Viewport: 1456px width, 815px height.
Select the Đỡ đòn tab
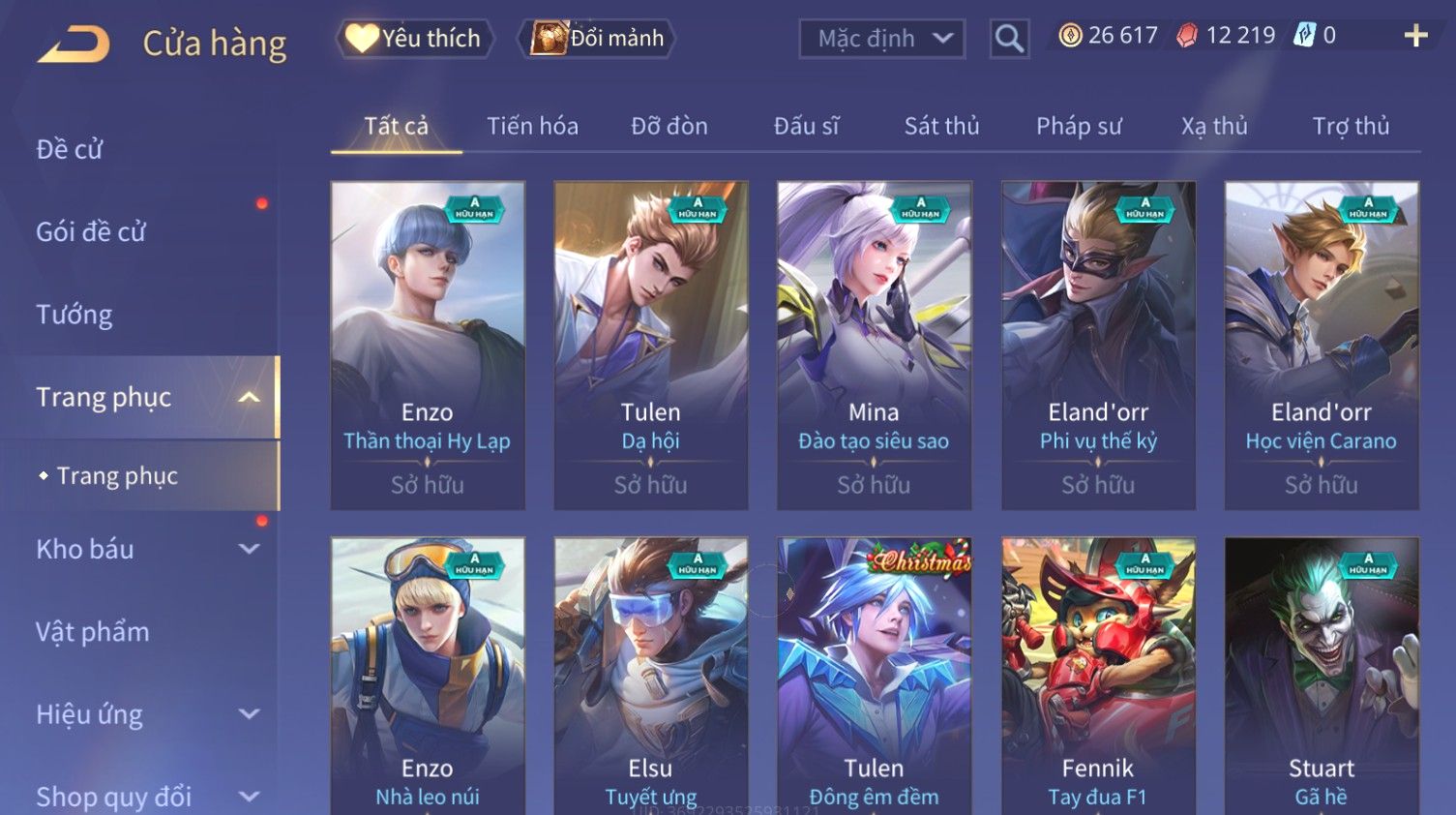point(669,126)
